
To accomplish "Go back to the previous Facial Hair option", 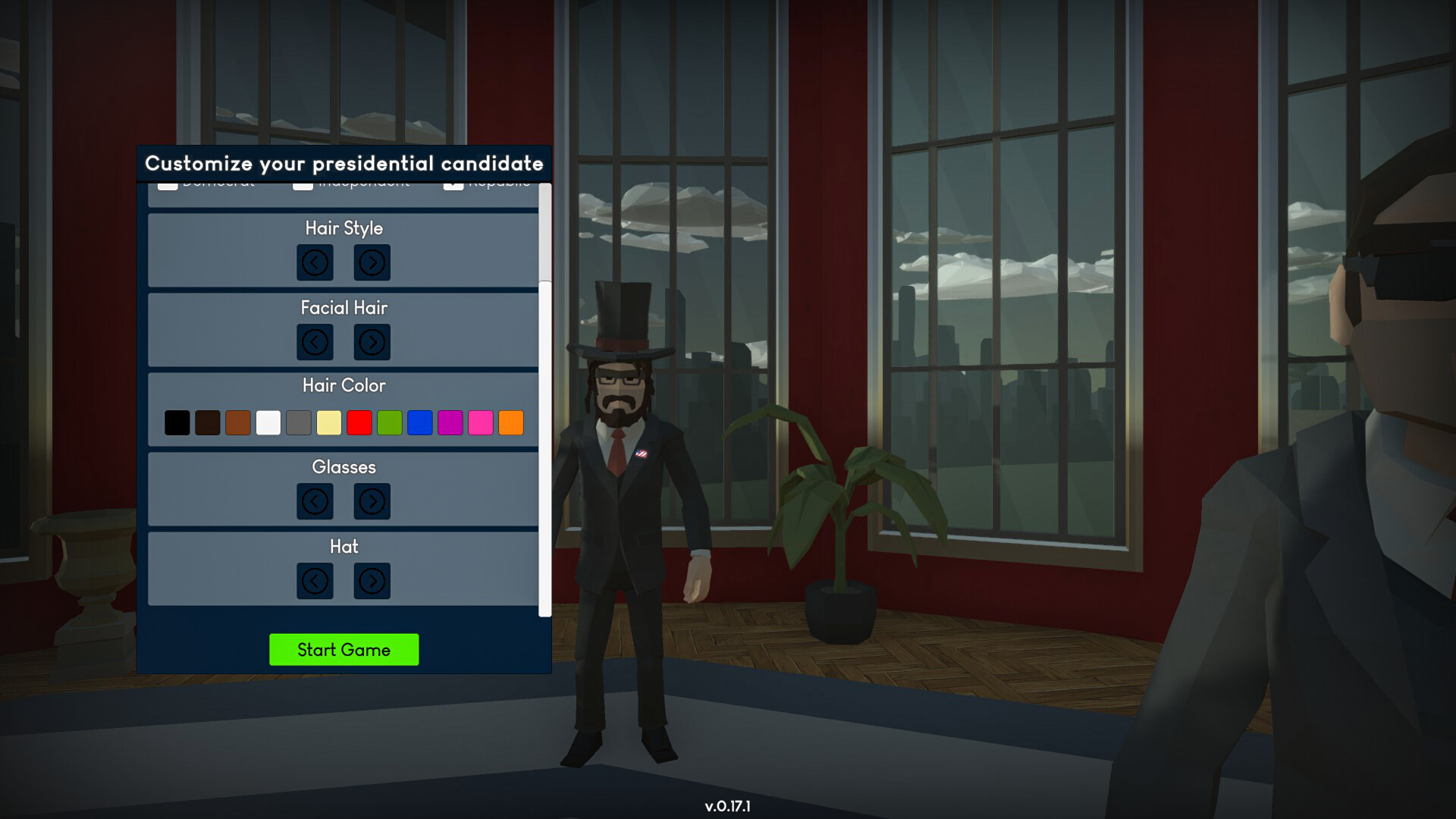I will (315, 342).
